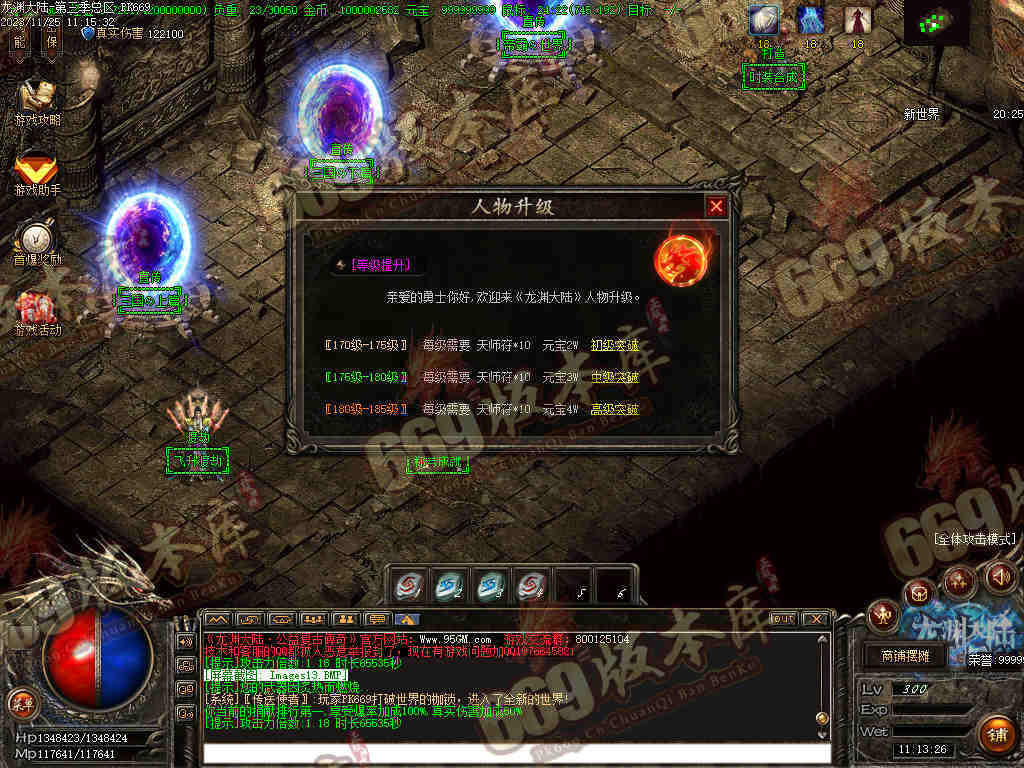Click the minimap in the corner
Screen dimensions: 1024x768
pos(937,24)
